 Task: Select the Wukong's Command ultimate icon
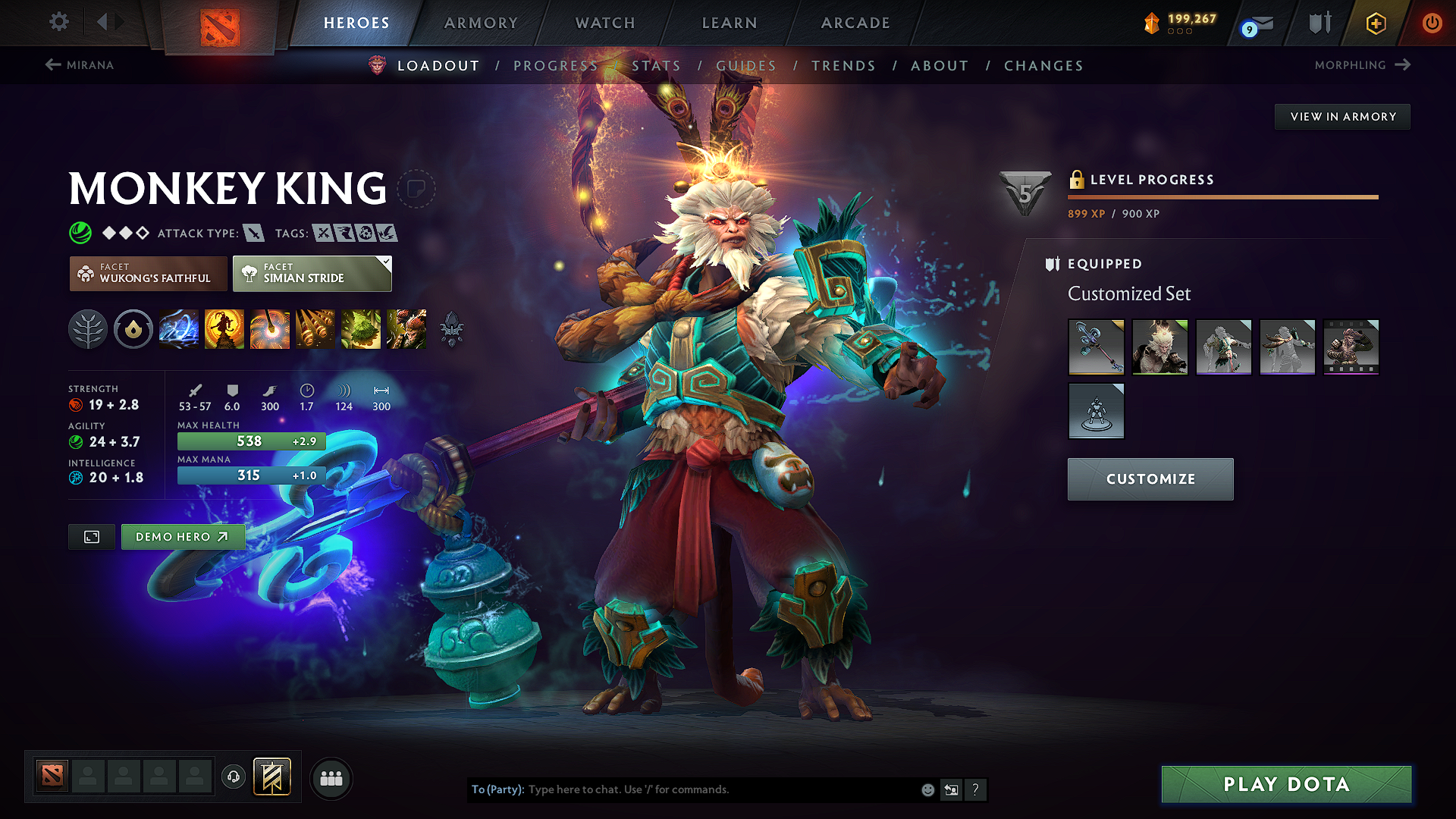(x=406, y=329)
